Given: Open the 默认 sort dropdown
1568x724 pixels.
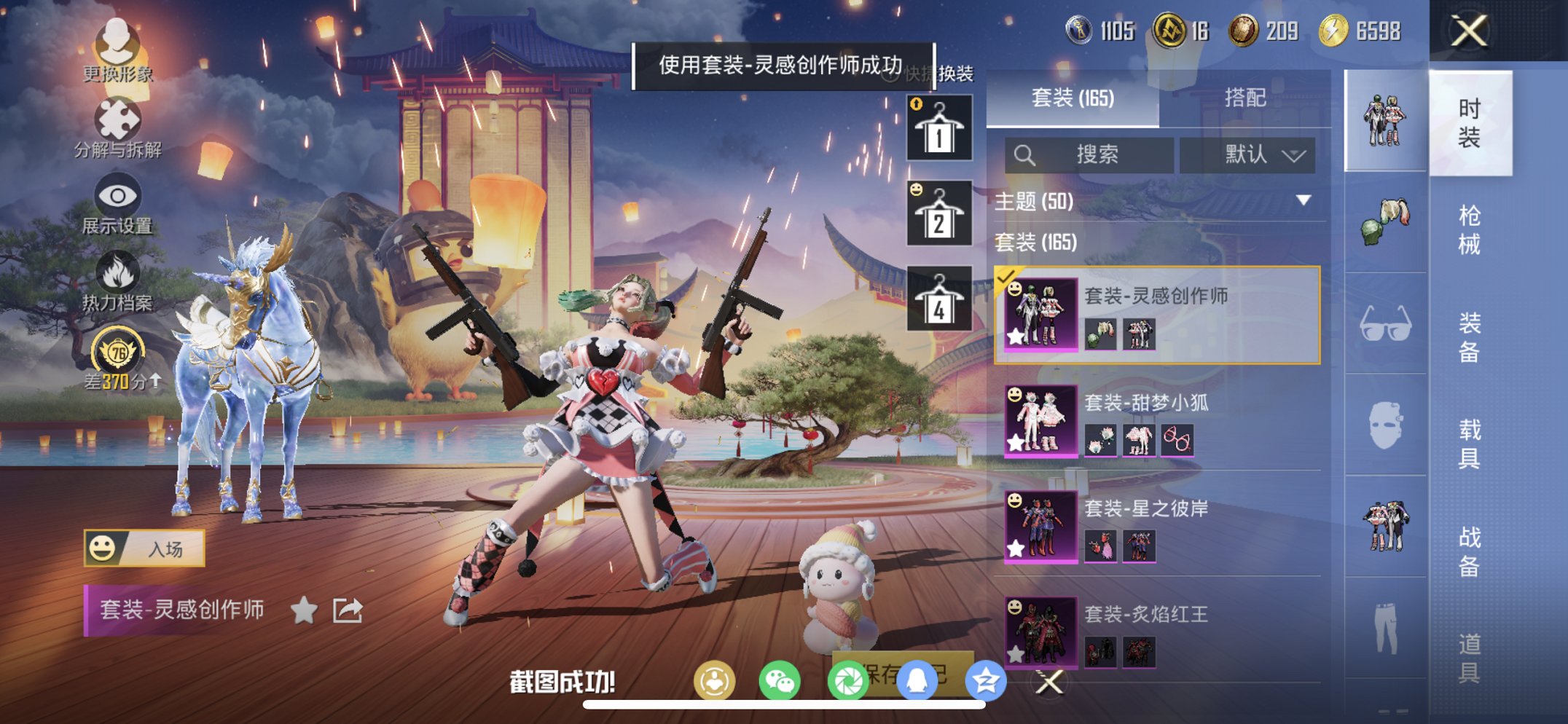Looking at the screenshot, I should pos(1247,155).
